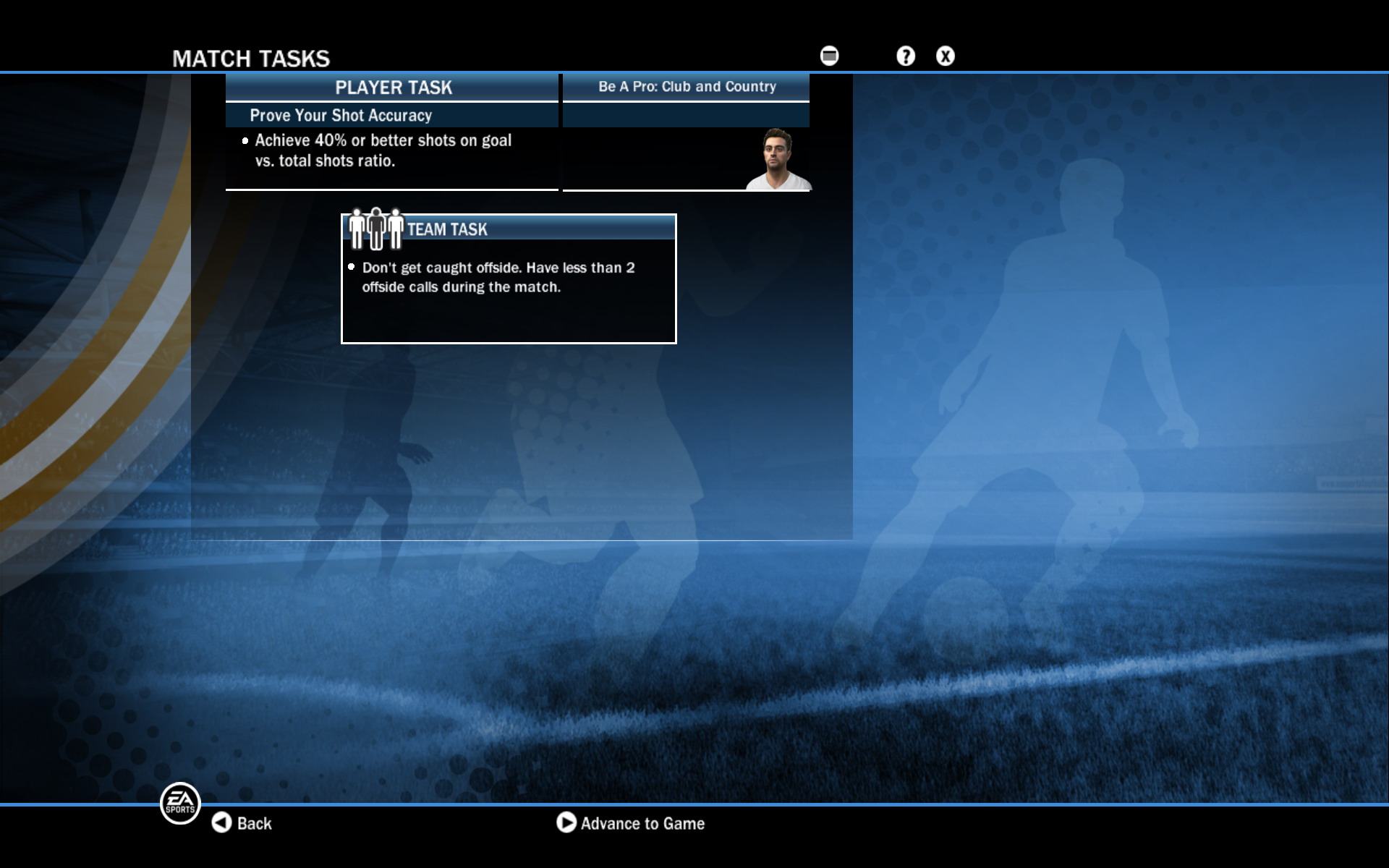
Task: Select the bullet beside the shot accuracy task
Action: [x=244, y=141]
